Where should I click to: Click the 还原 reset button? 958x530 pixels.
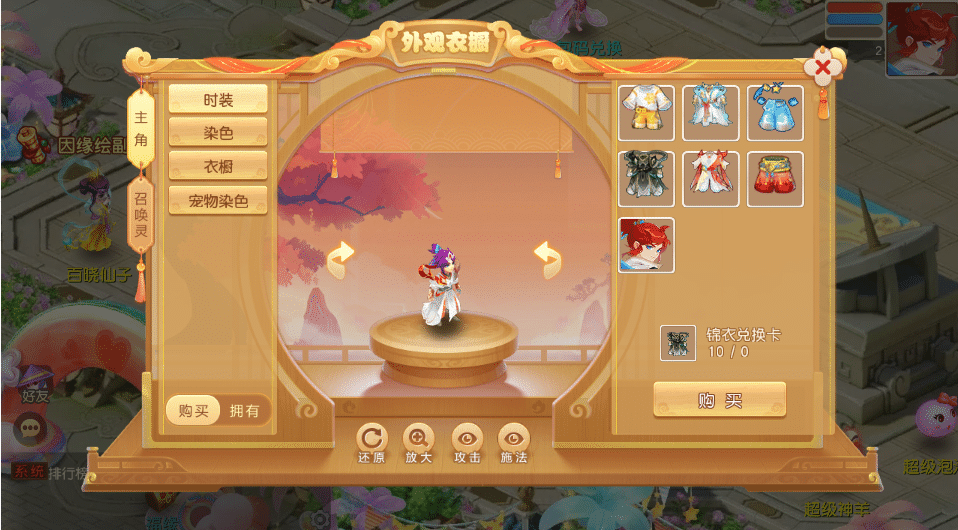[371, 443]
